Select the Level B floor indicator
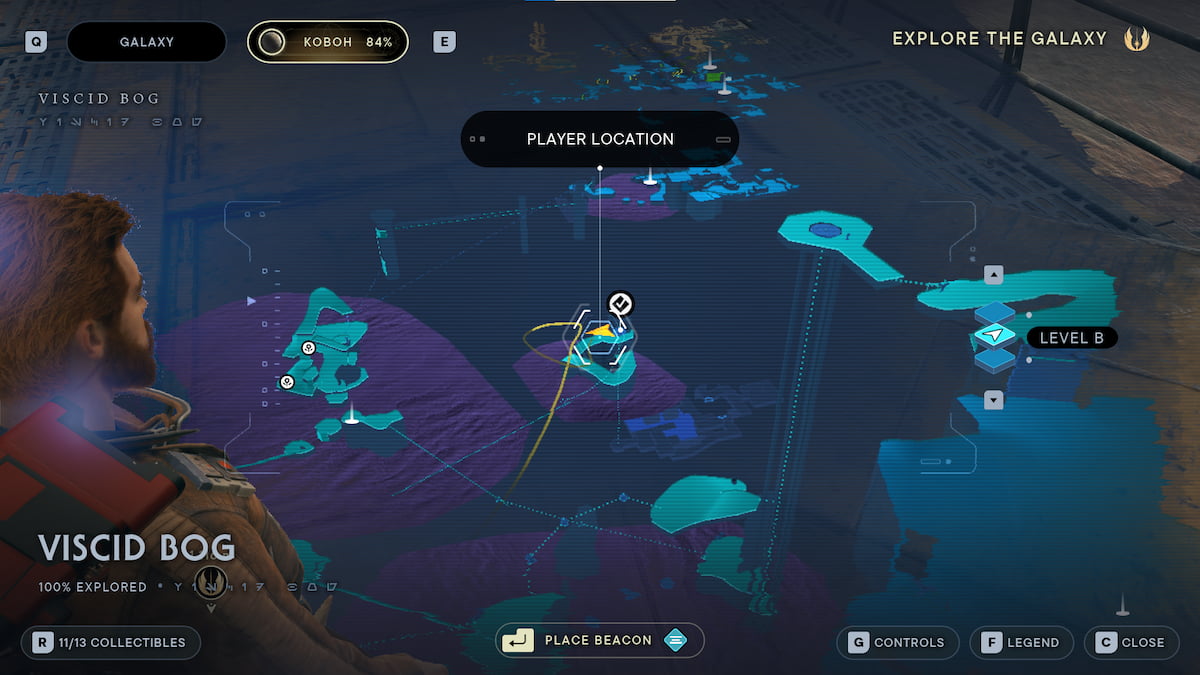This screenshot has width=1200, height=675. 1071,338
